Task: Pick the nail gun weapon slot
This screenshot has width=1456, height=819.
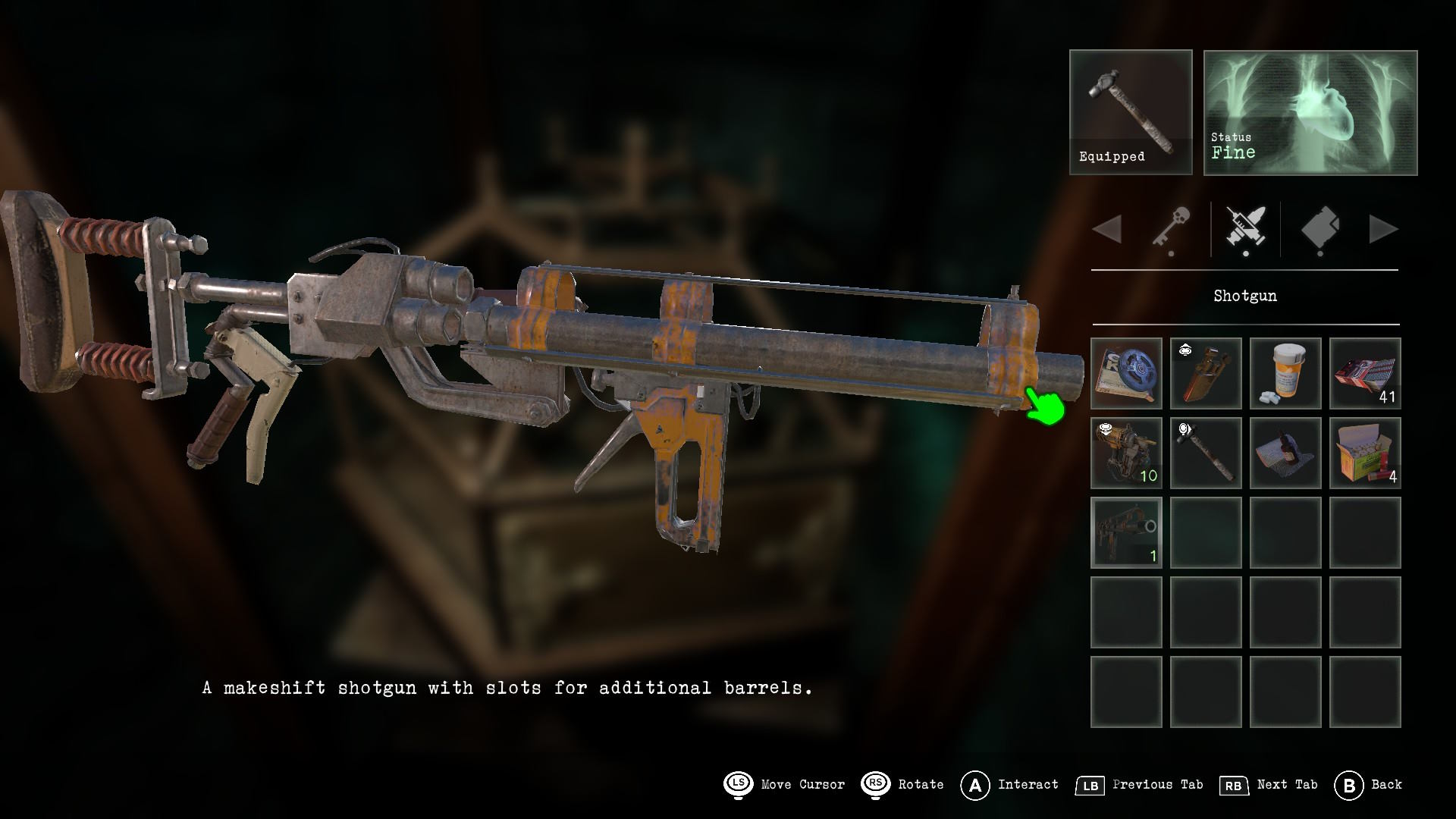Action: pyautogui.click(x=1126, y=453)
